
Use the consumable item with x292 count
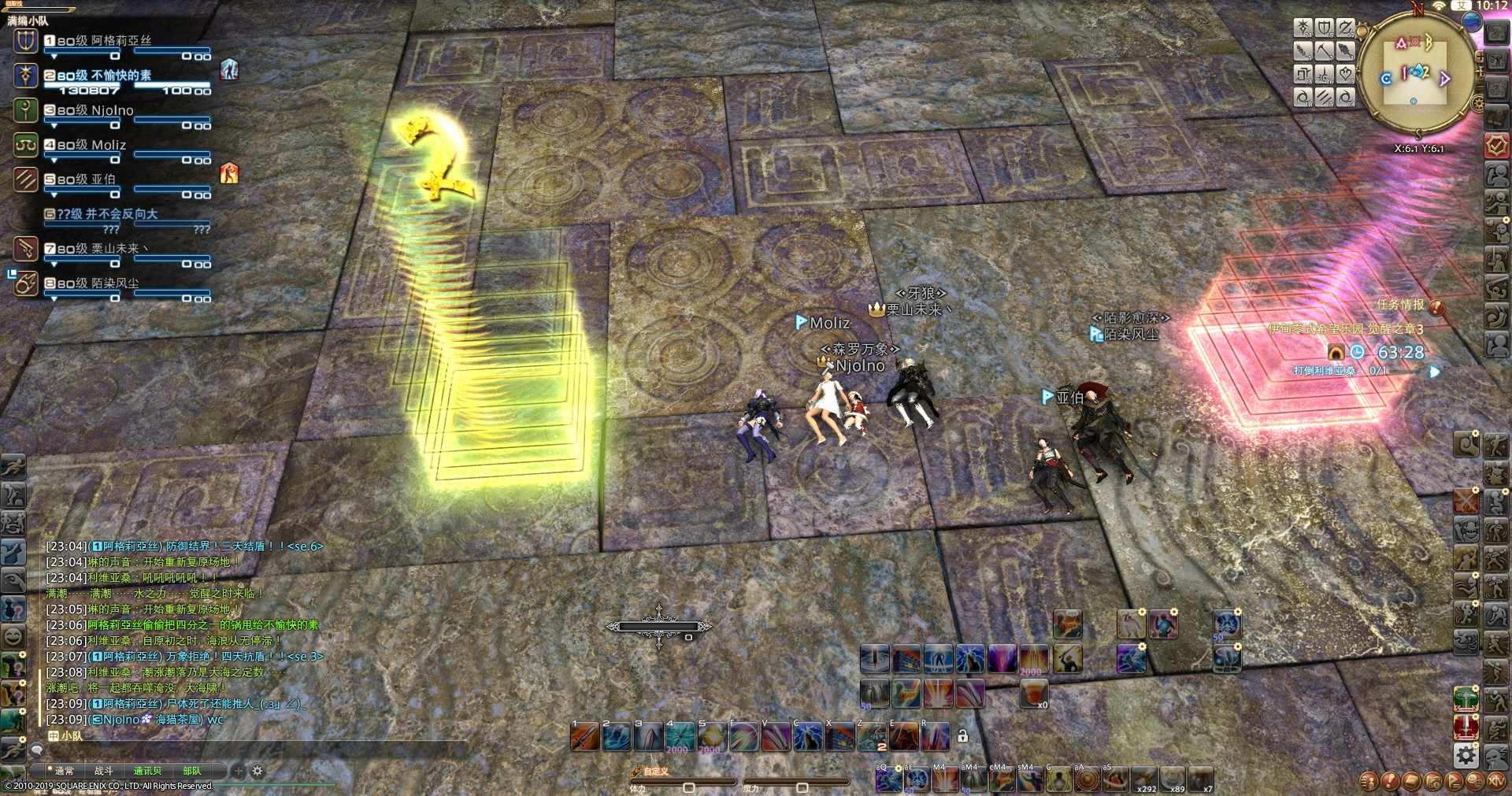[1143, 779]
